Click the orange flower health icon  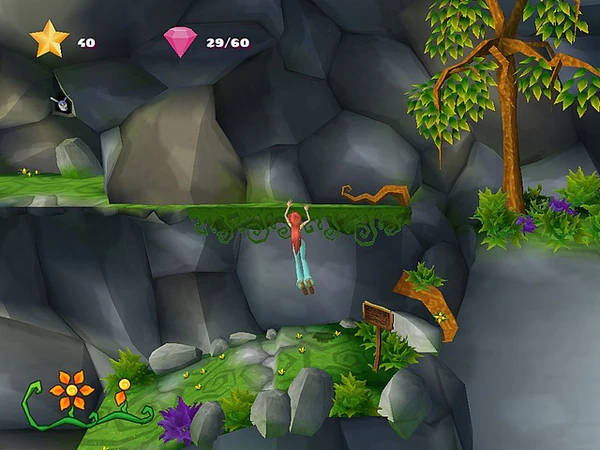tap(70, 389)
